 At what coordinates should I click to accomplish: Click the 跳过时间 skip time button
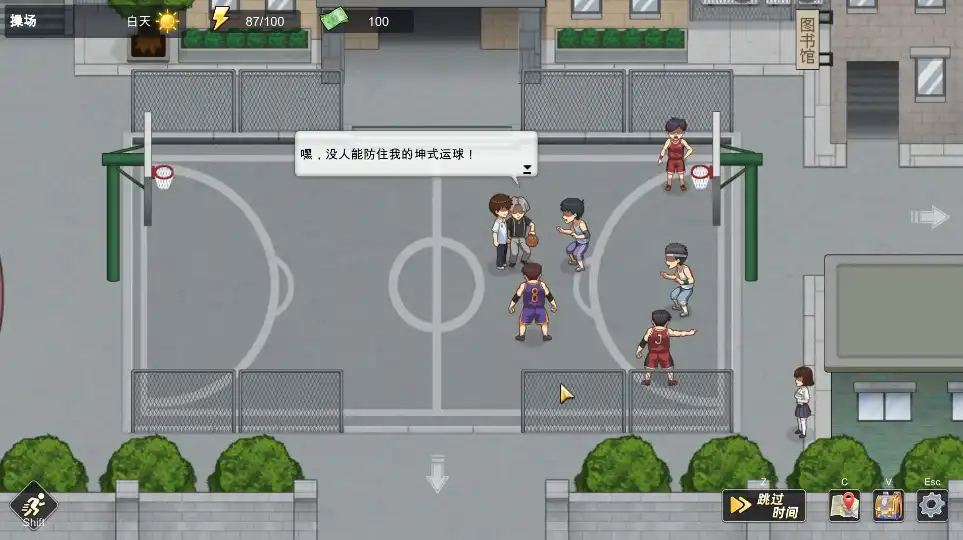[x=764, y=505]
